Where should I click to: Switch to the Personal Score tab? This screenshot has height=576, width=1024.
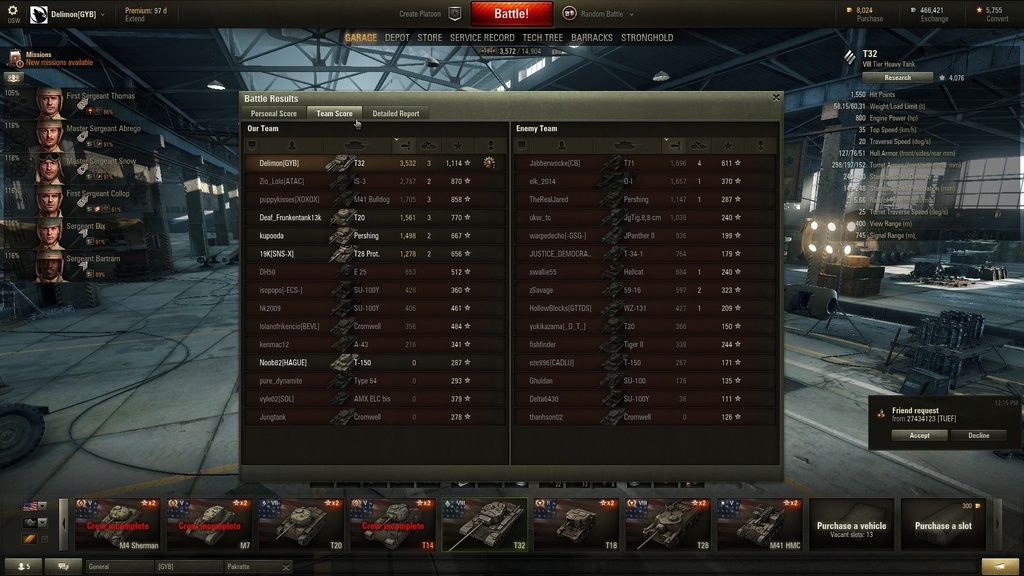coord(273,114)
